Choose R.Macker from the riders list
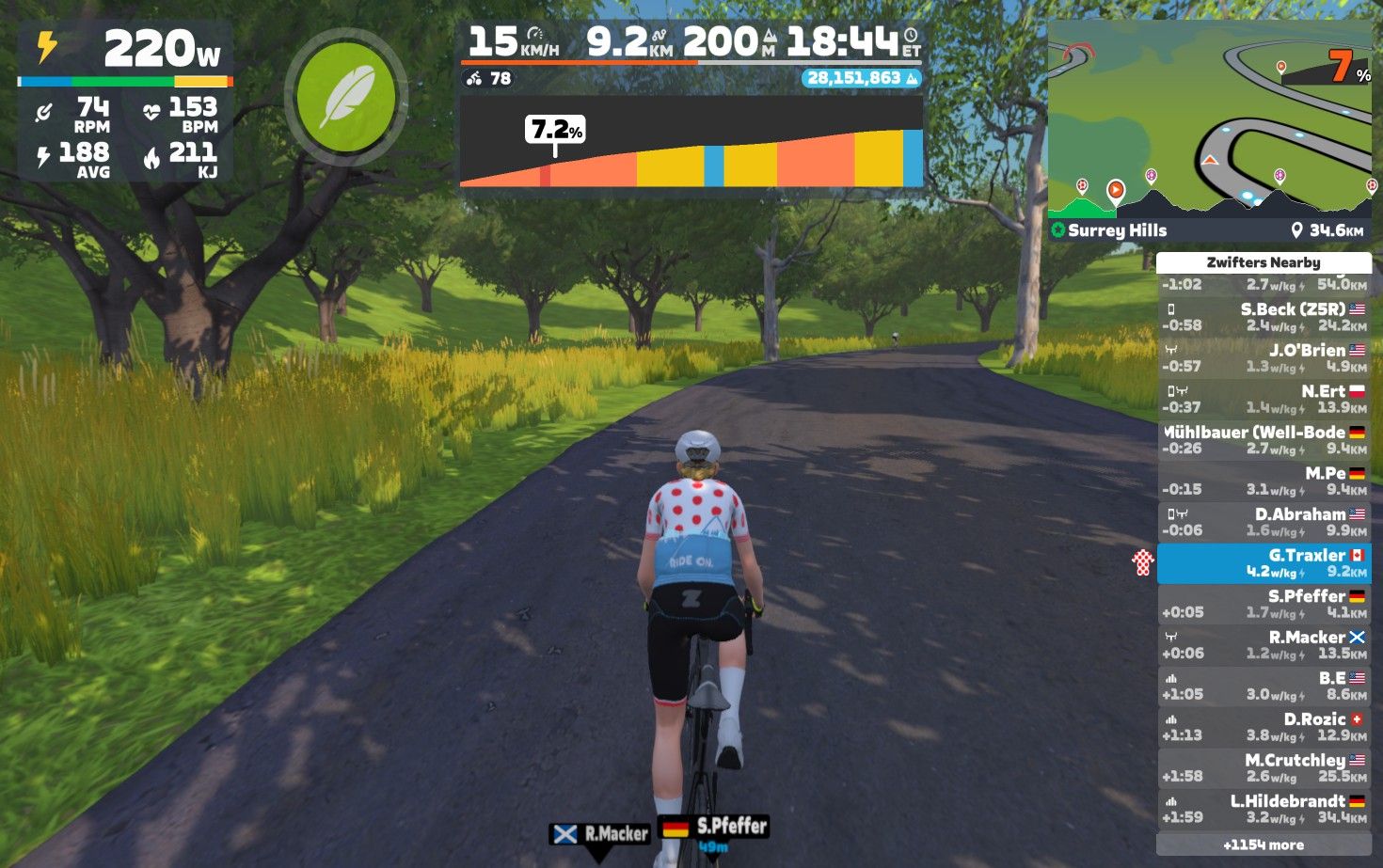Screen dimensions: 1383x868 [x=1264, y=645]
